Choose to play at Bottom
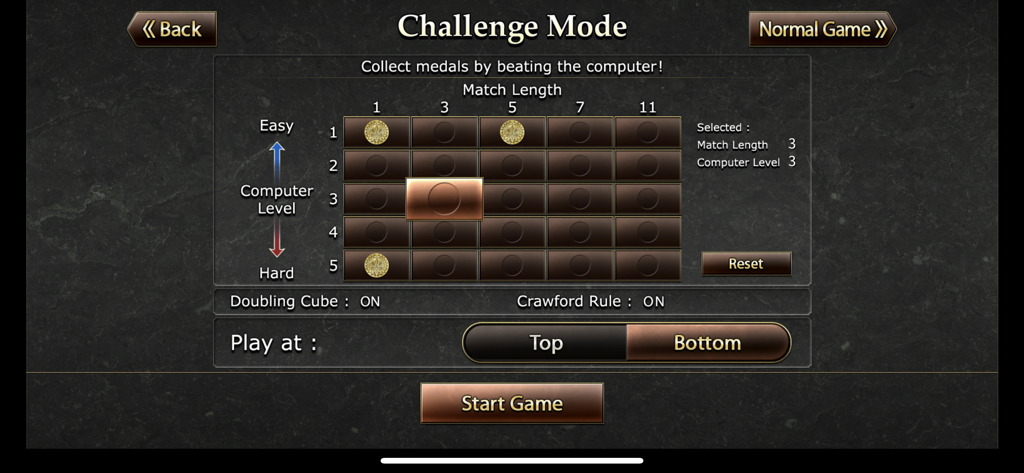The width and height of the screenshot is (1024, 473). (x=707, y=343)
